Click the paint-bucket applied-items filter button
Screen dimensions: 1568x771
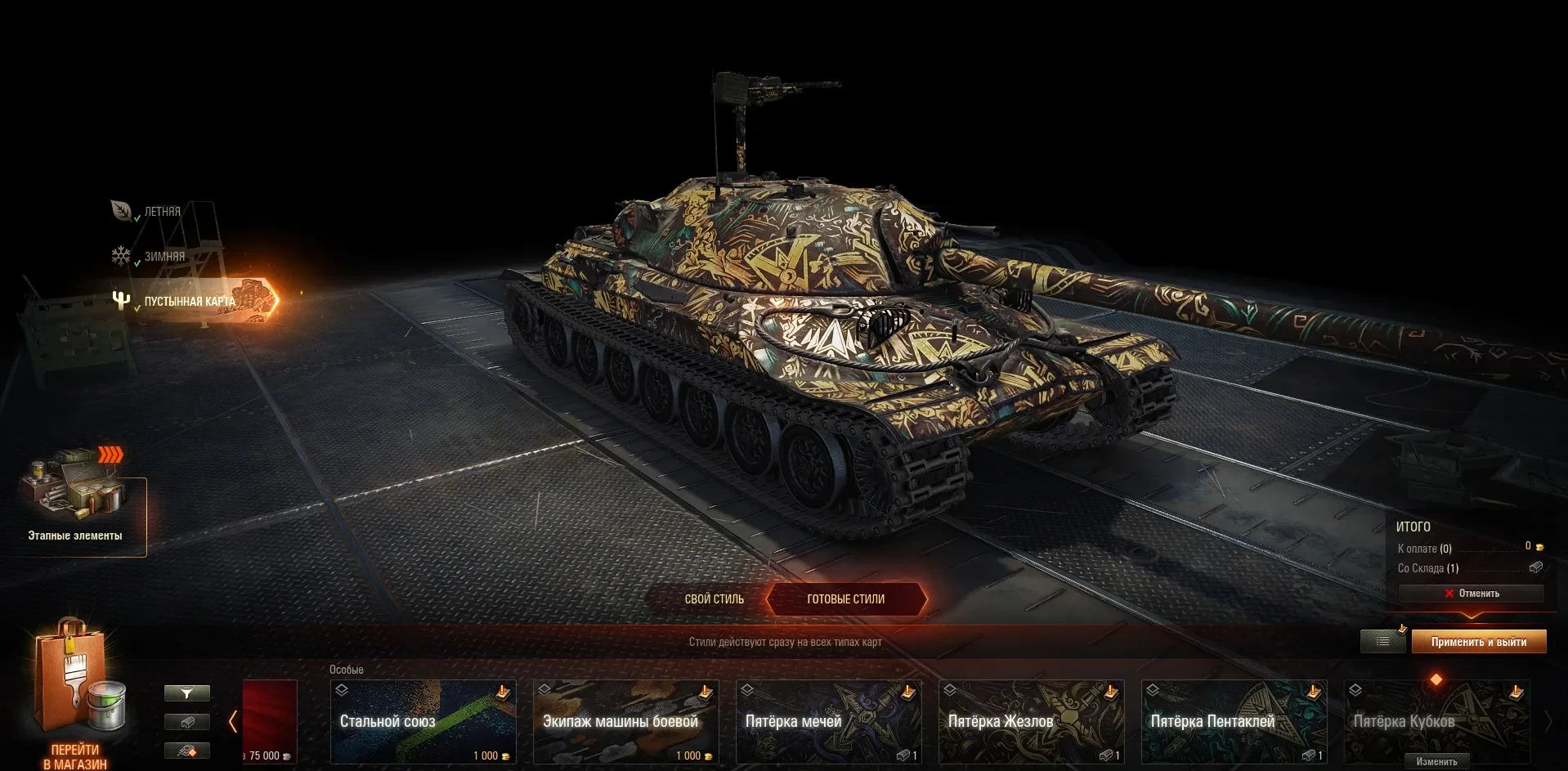coord(187,751)
